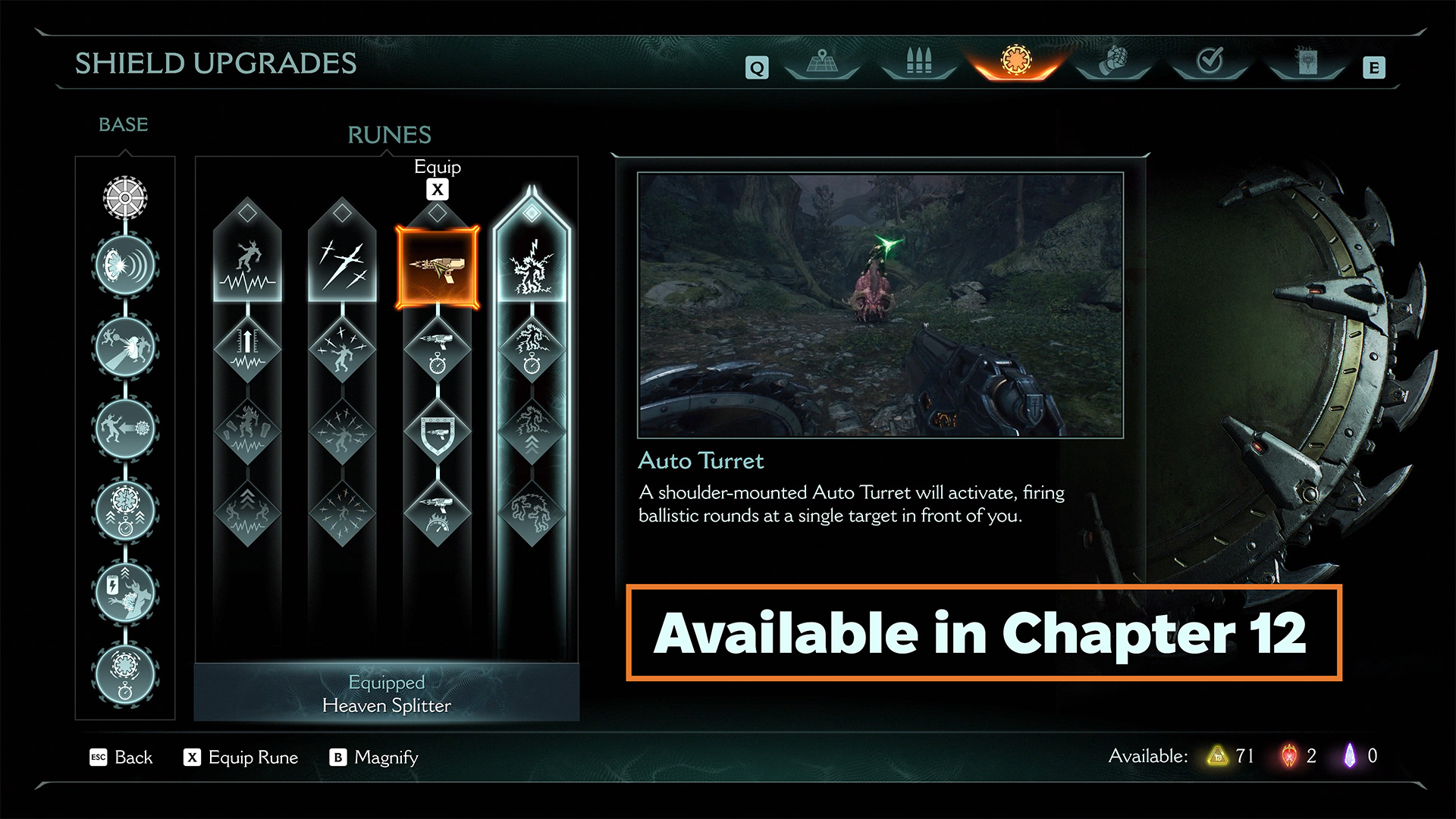Open the gauntlet fist tab
Screen dimensions: 1456x819
coord(1113,61)
